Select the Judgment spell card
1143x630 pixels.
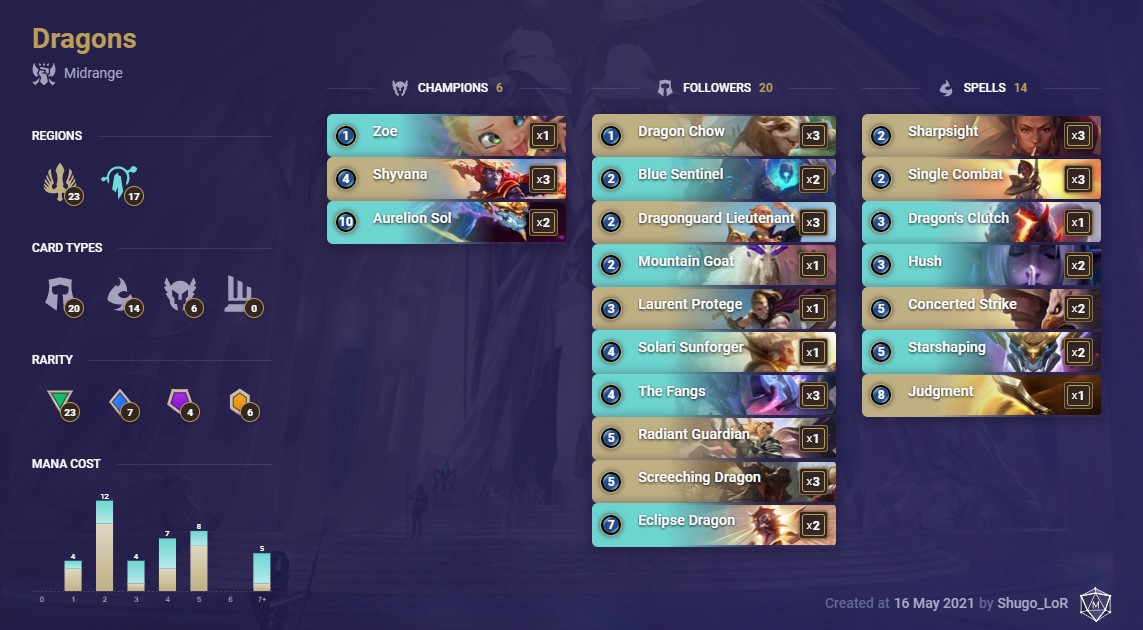(x=980, y=395)
